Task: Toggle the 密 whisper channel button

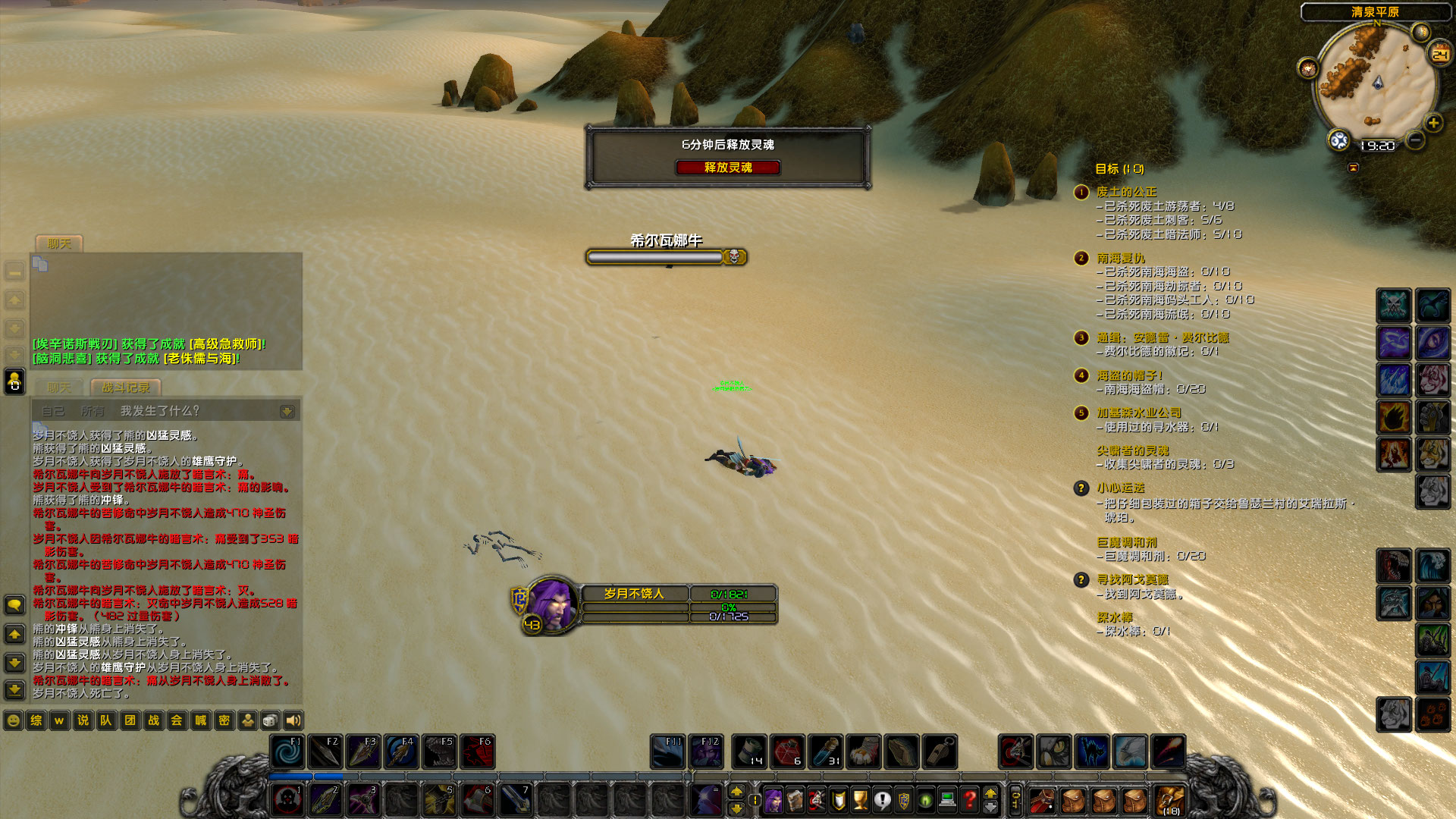Action: click(223, 720)
